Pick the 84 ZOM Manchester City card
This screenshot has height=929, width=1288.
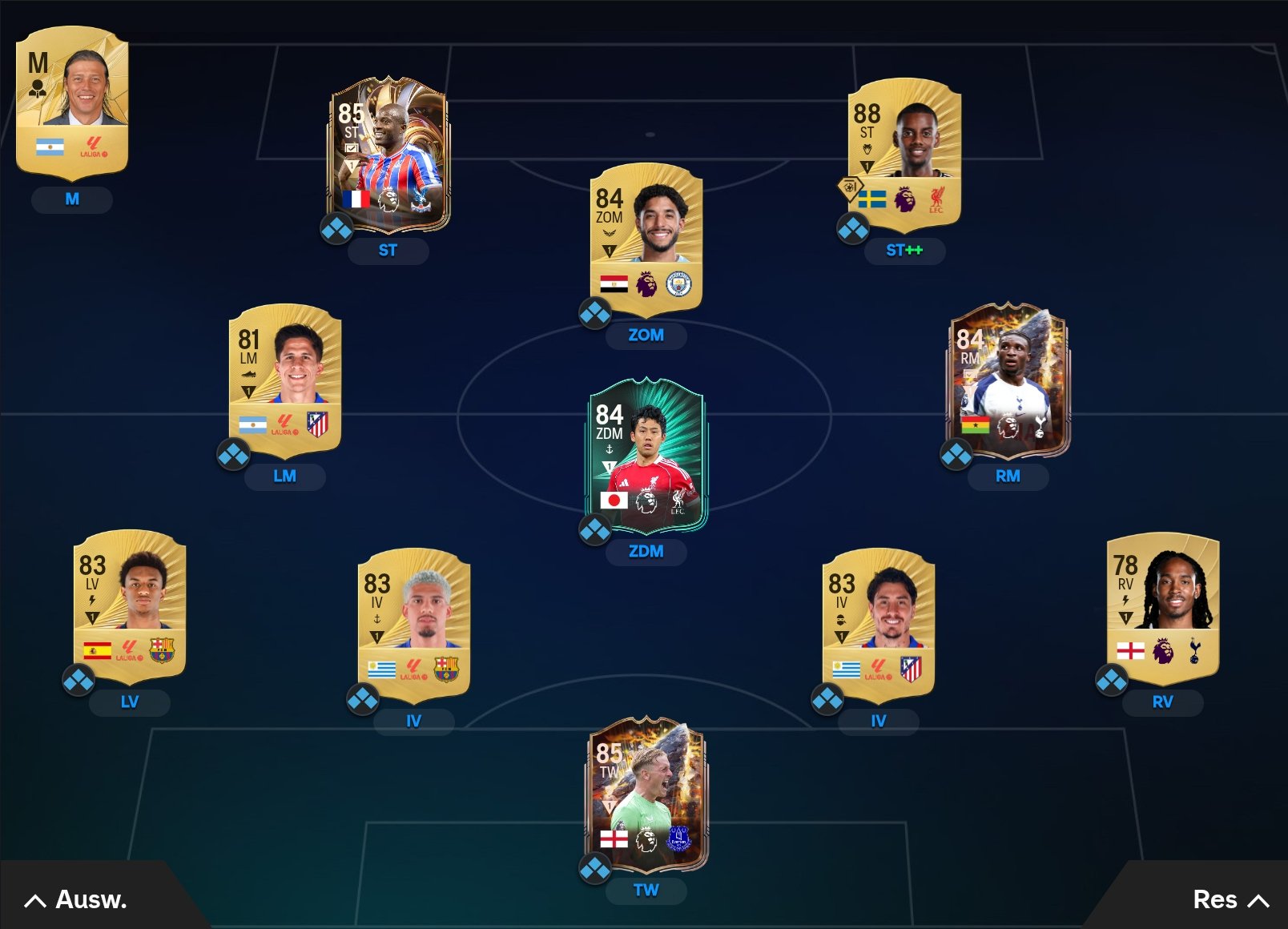click(646, 238)
